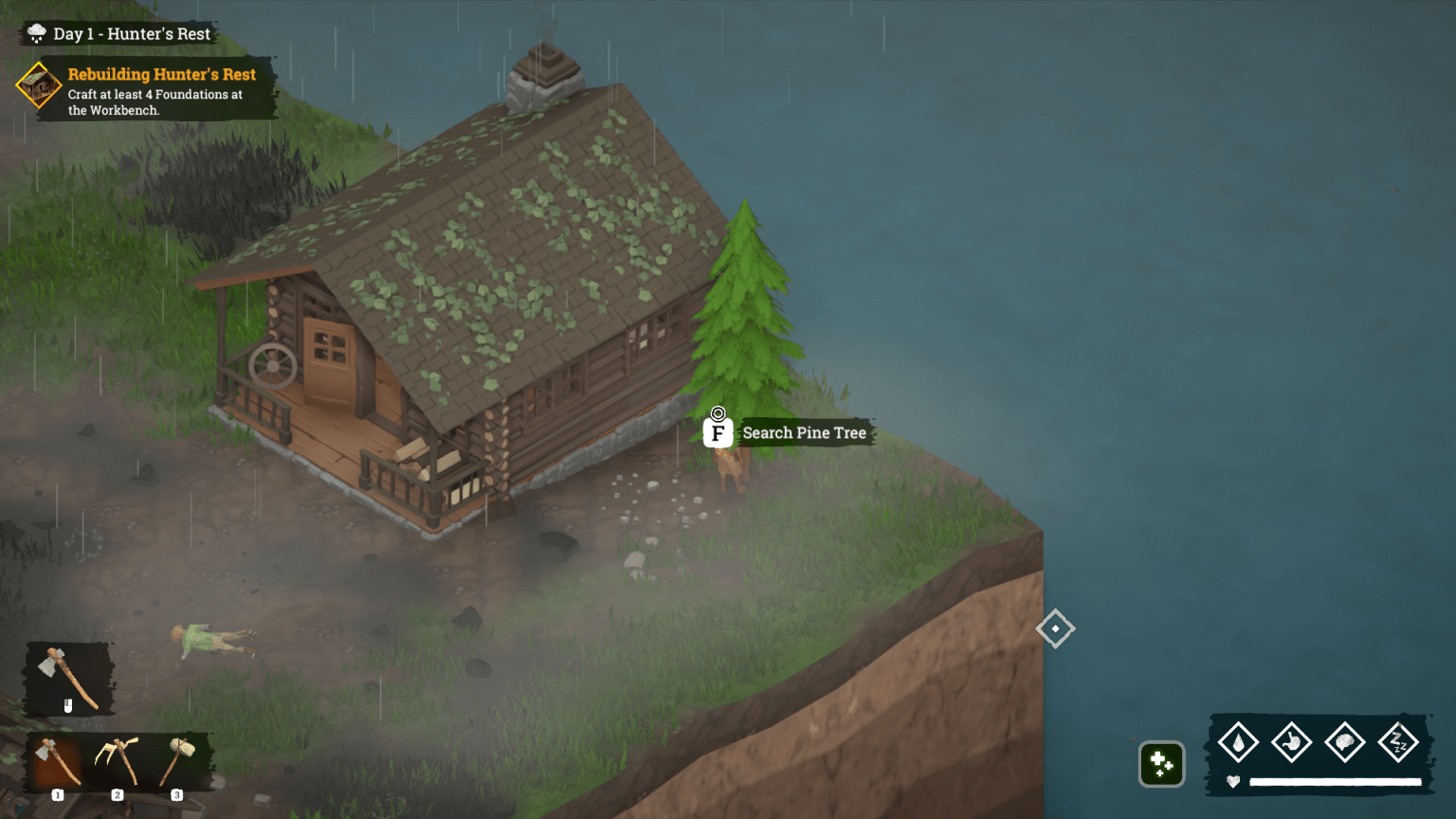This screenshot has height=819, width=1456.
Task: Click the stomach hunger icon
Action: [x=1291, y=742]
